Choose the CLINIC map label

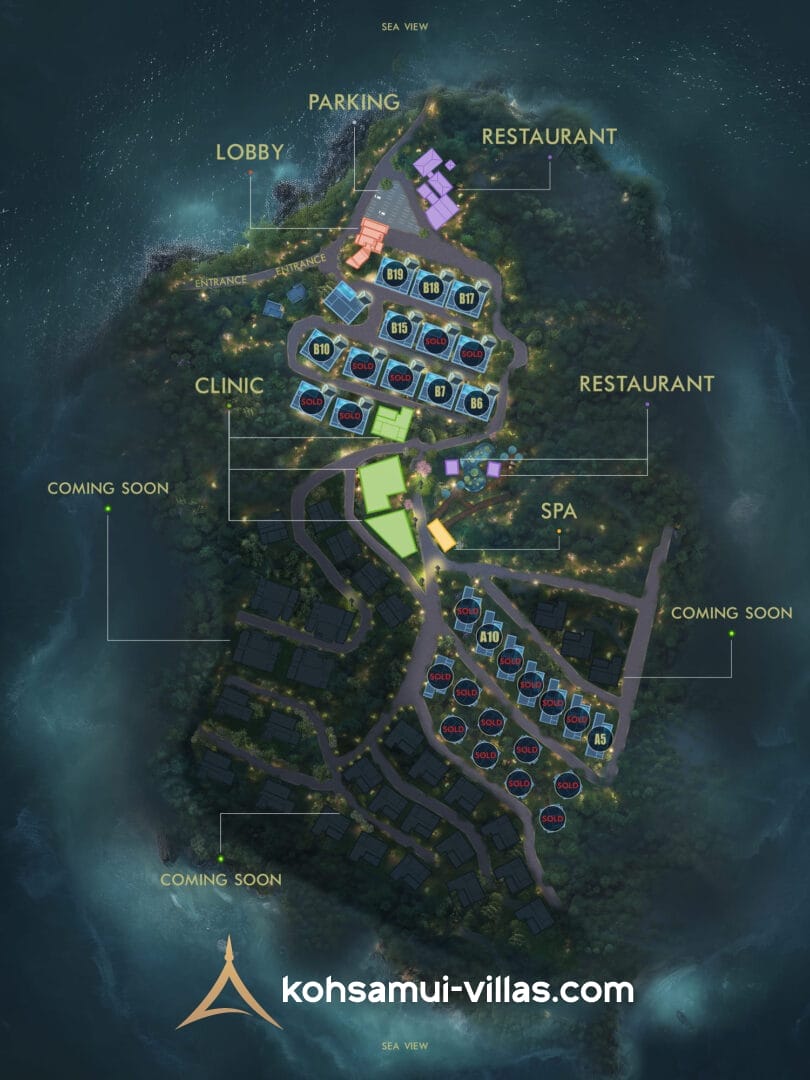pyautogui.click(x=229, y=384)
